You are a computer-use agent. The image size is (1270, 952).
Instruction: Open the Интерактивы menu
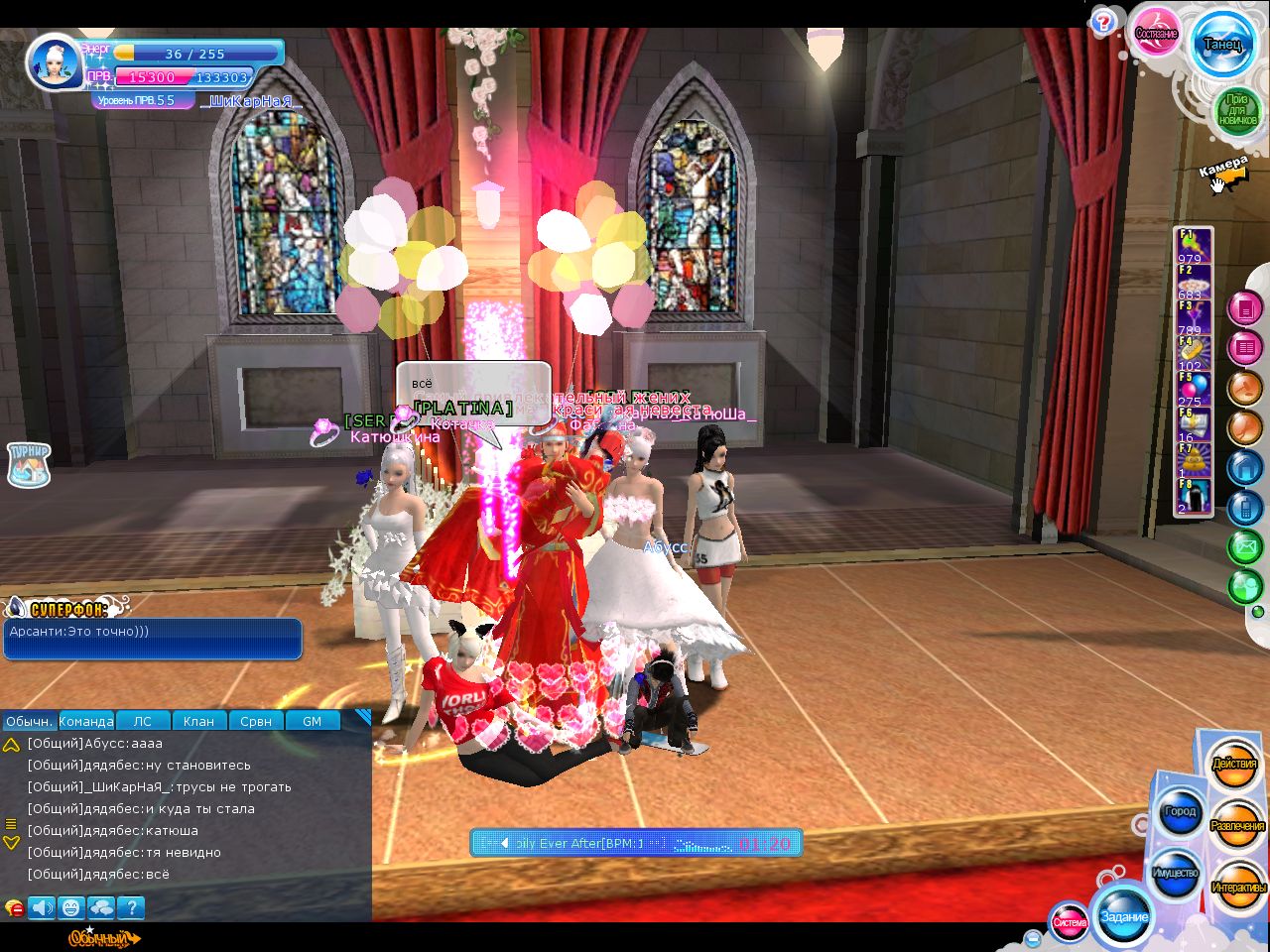(1237, 888)
